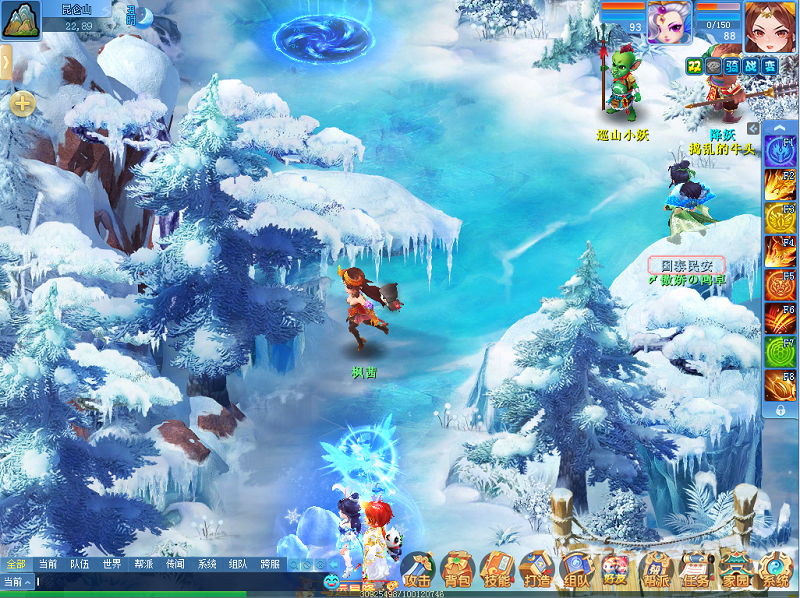Open the 背包 (Bag) inventory
Image resolution: width=800 pixels, height=598 pixels.
click(x=457, y=570)
